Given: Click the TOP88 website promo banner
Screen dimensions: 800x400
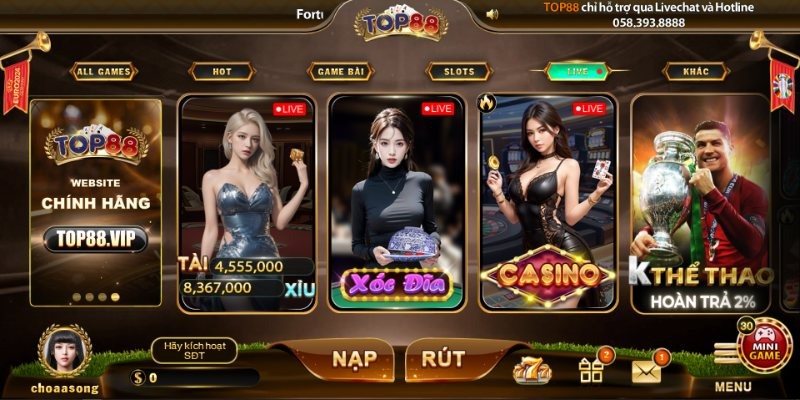Looking at the screenshot, I should [95, 200].
